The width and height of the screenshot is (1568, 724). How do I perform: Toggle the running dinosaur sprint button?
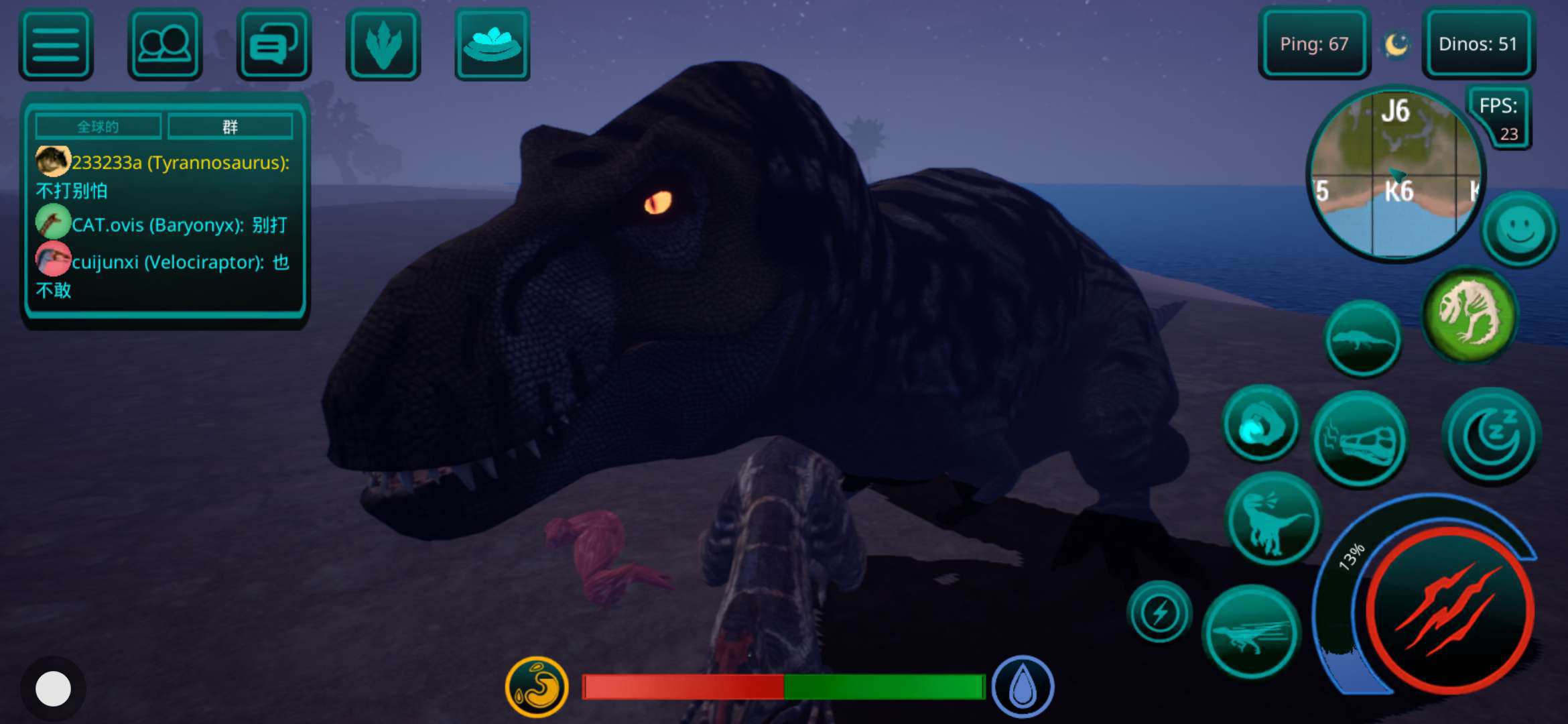tap(1251, 632)
